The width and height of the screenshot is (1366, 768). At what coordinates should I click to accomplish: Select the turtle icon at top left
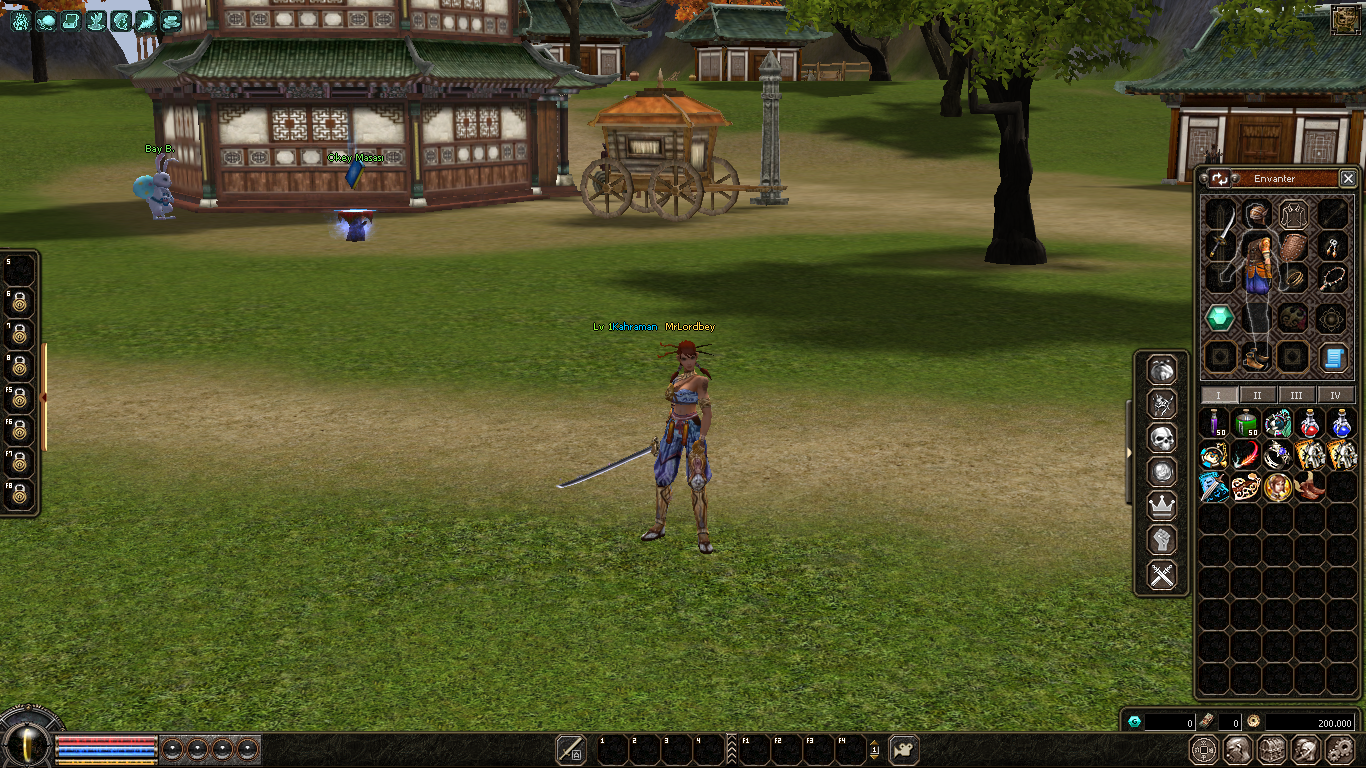pyautogui.click(x=47, y=20)
